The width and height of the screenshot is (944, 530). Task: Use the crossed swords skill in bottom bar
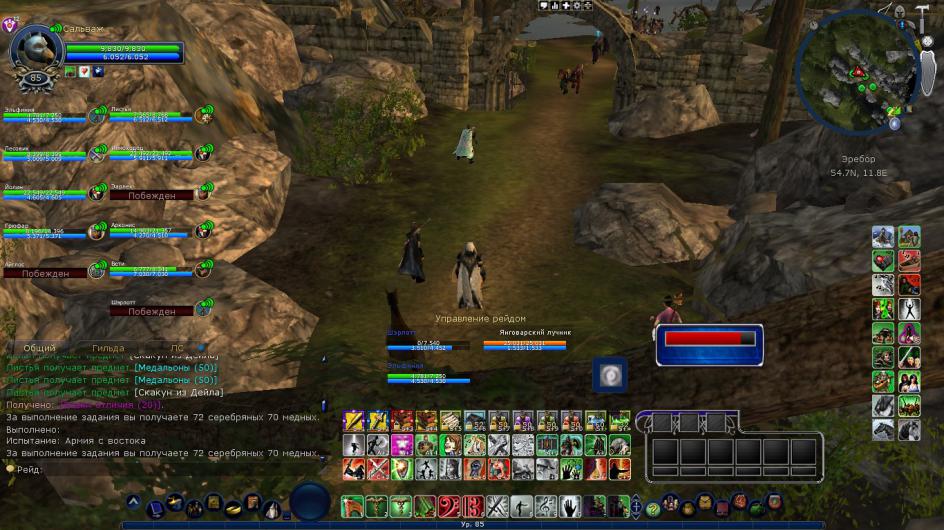[497, 506]
